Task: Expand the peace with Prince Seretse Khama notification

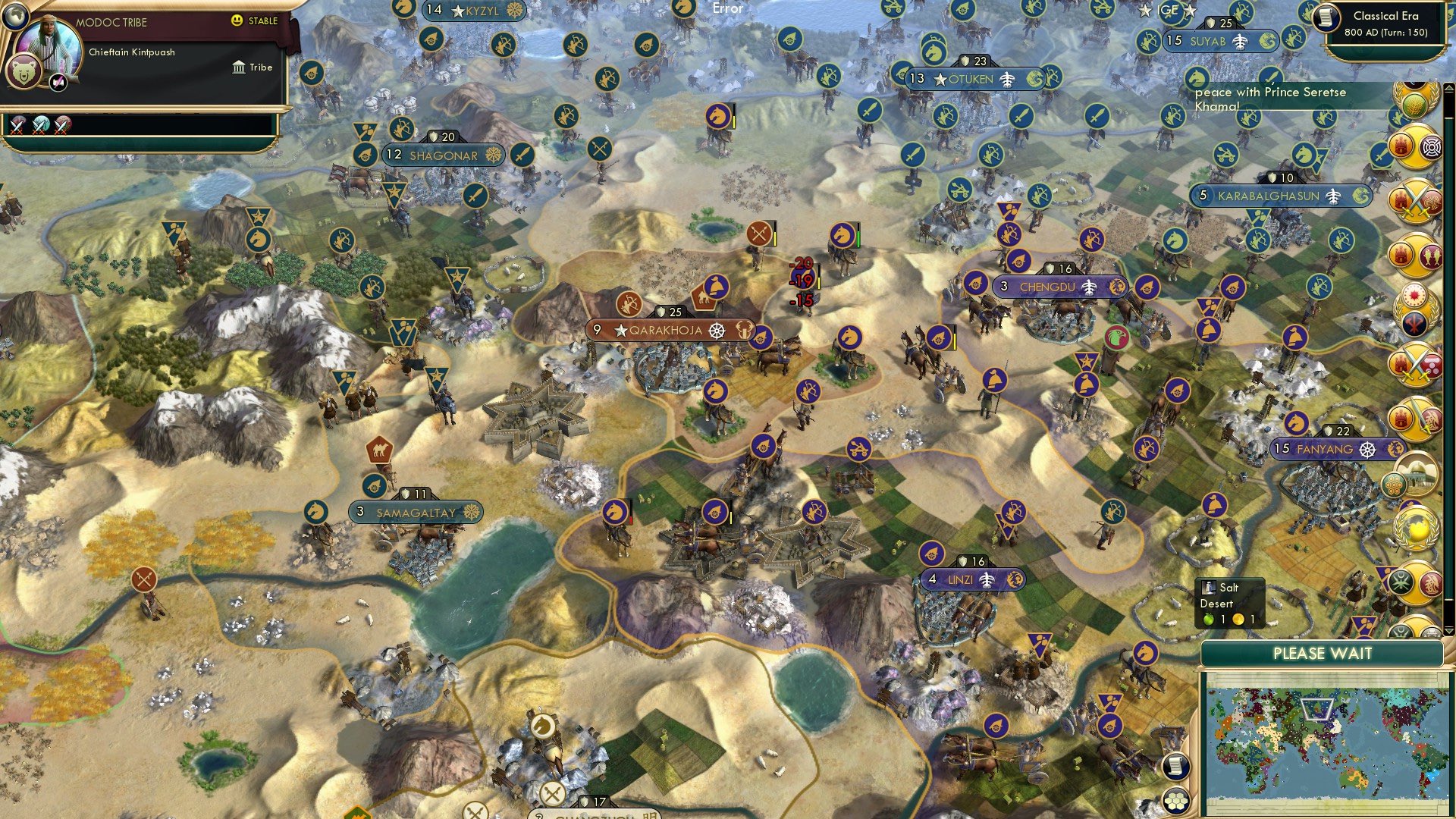Action: (x=1274, y=99)
